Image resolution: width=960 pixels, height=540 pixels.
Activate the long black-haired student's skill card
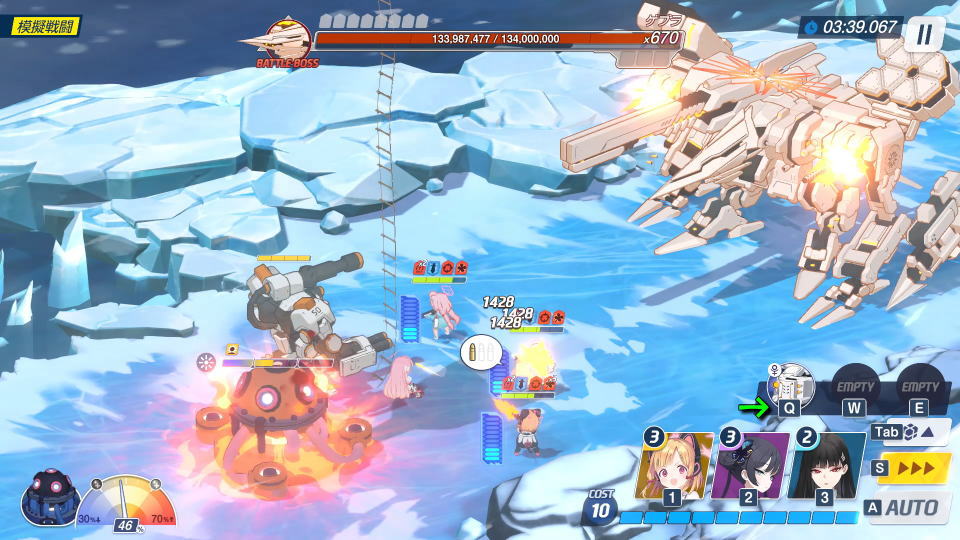825,465
